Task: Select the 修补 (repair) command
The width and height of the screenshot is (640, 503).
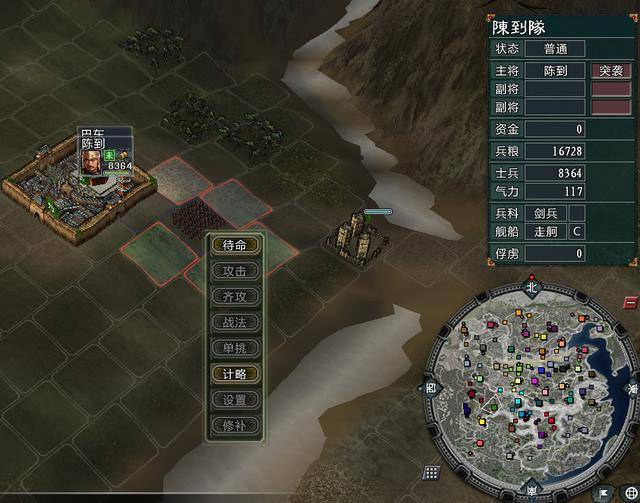Action: [x=235, y=425]
